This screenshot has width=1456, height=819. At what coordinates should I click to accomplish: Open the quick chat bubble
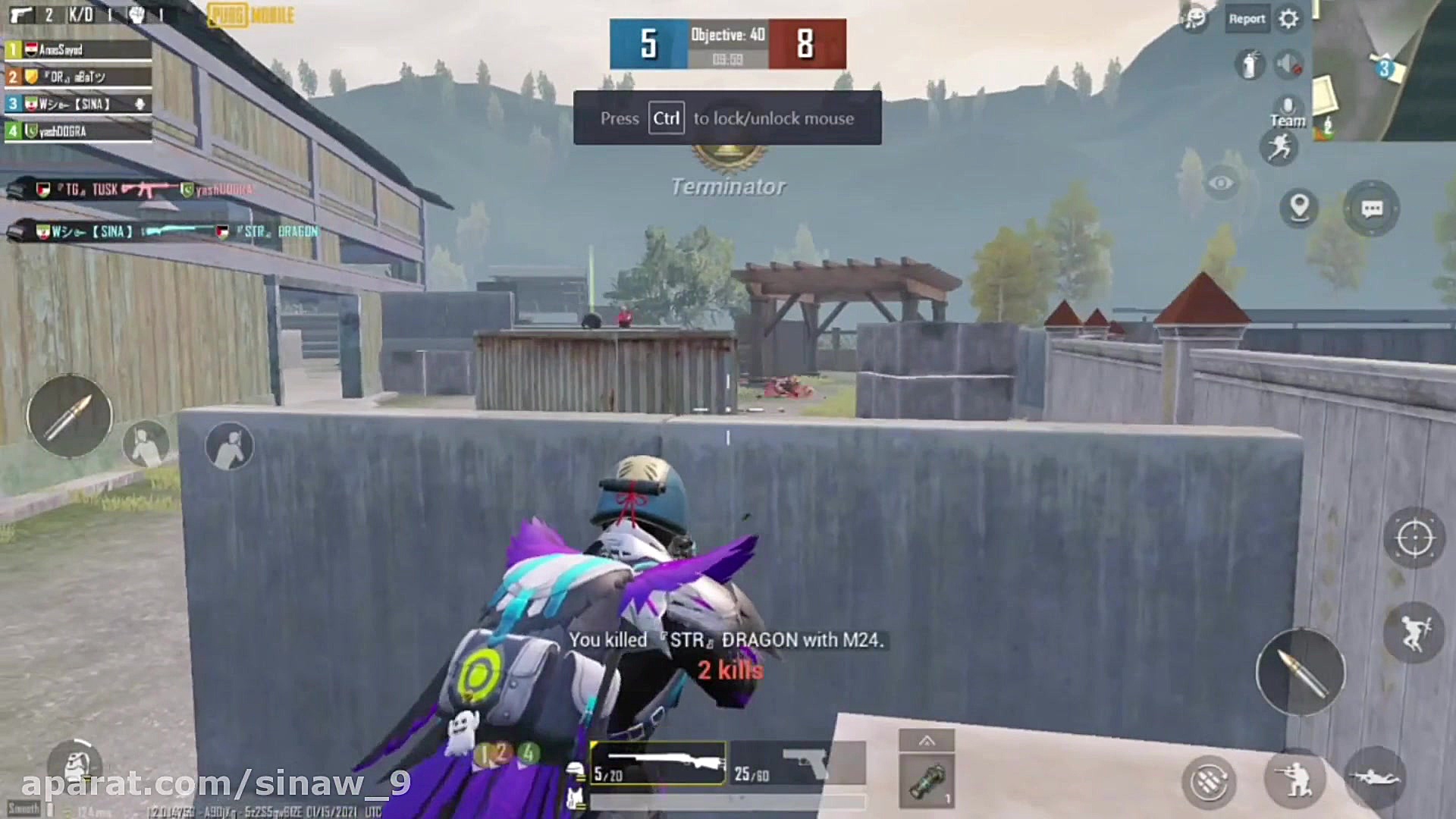click(1371, 209)
